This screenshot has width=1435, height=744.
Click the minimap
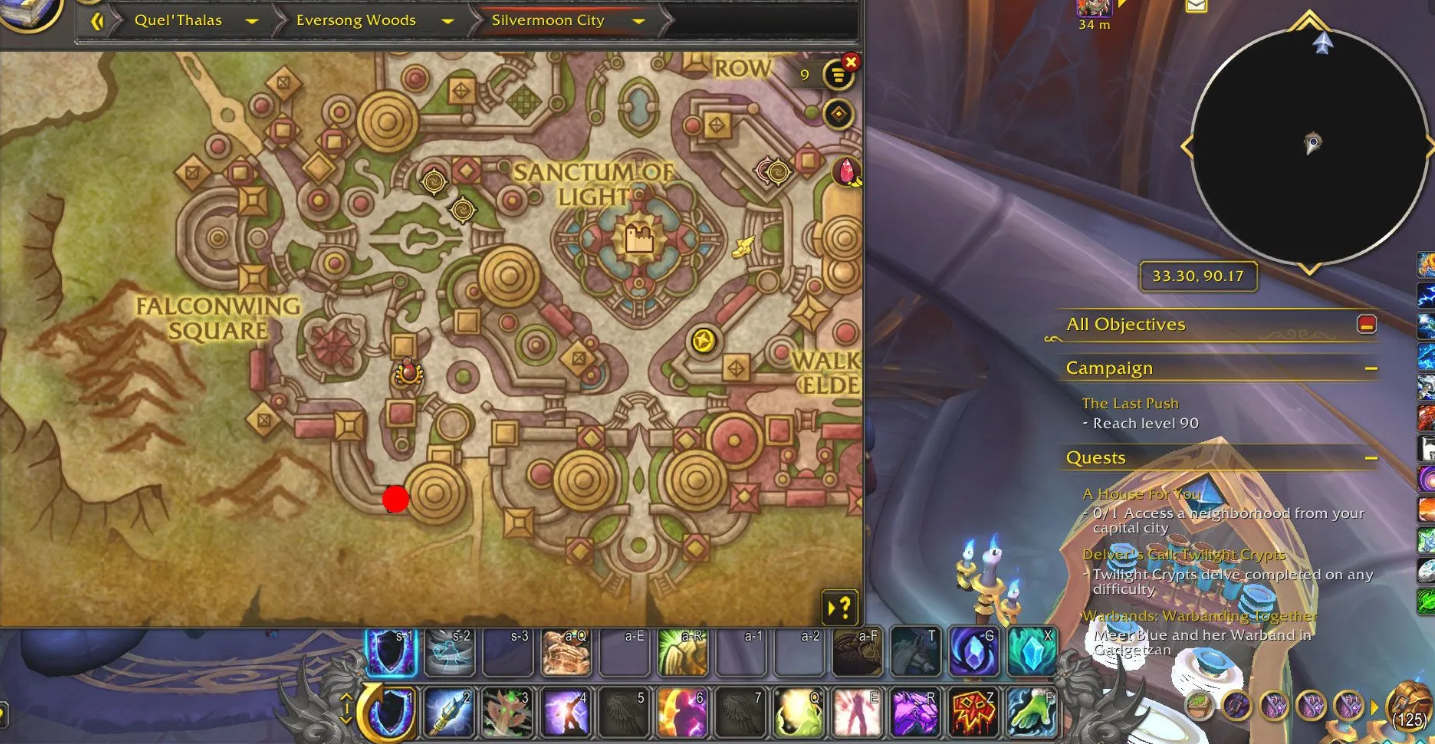1309,146
